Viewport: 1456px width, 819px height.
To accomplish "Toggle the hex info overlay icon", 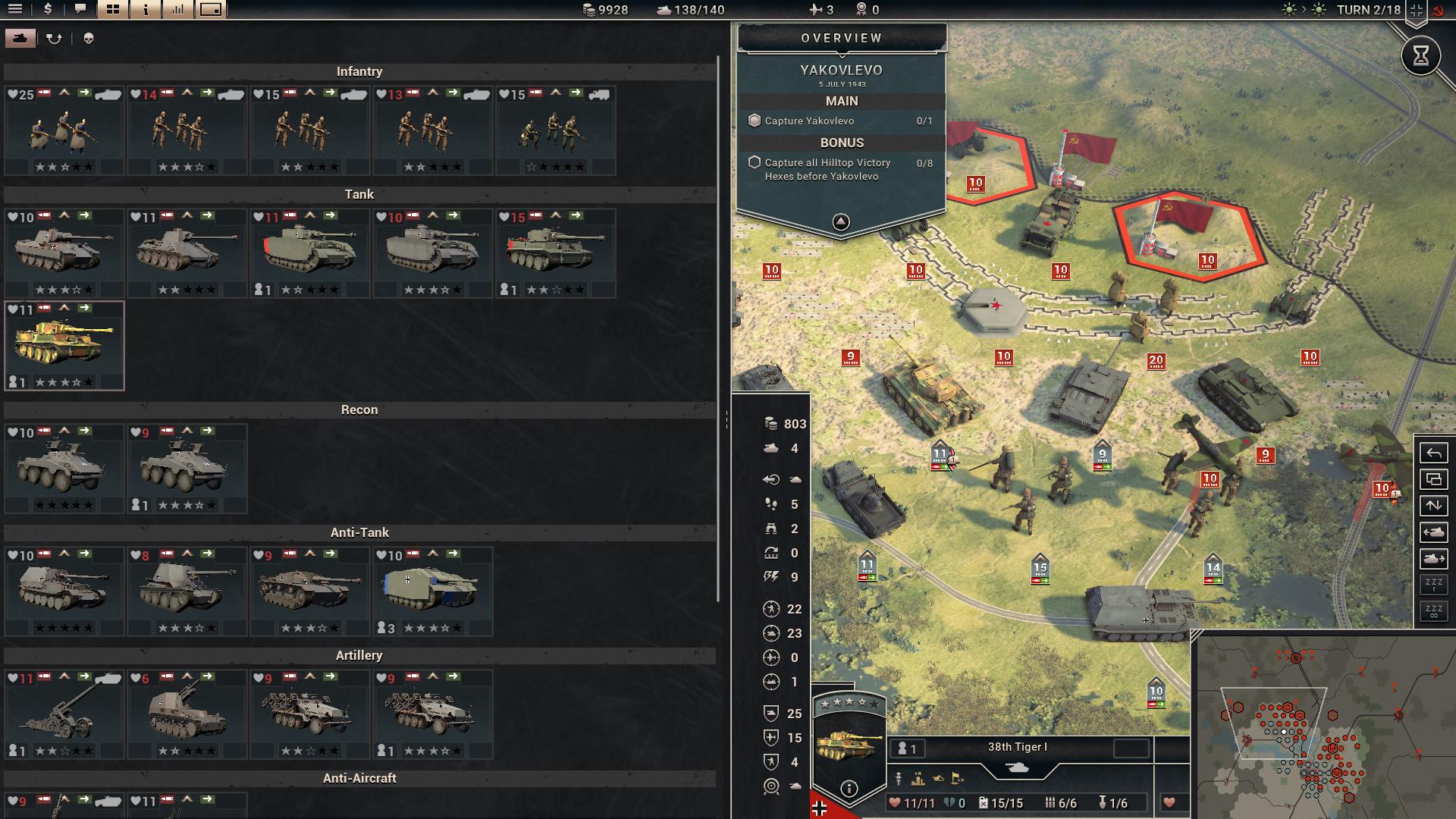I will click(144, 11).
